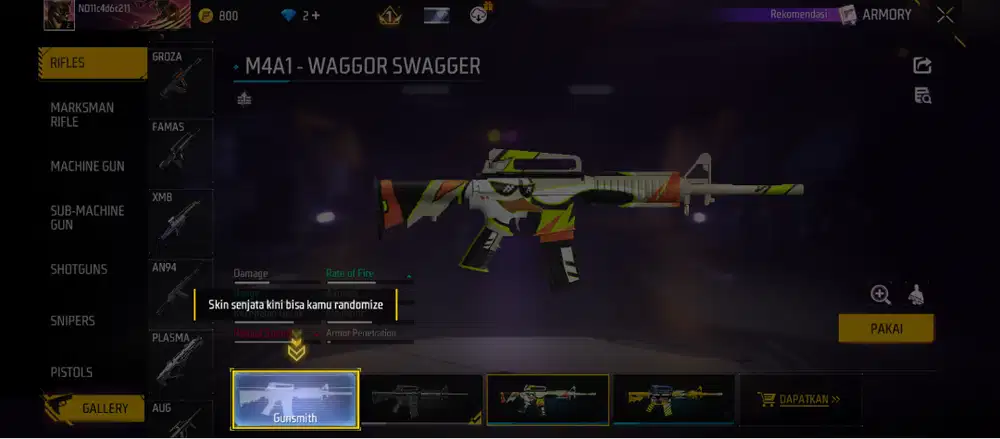
Task: Open the Gallery section
Action: [x=98, y=408]
